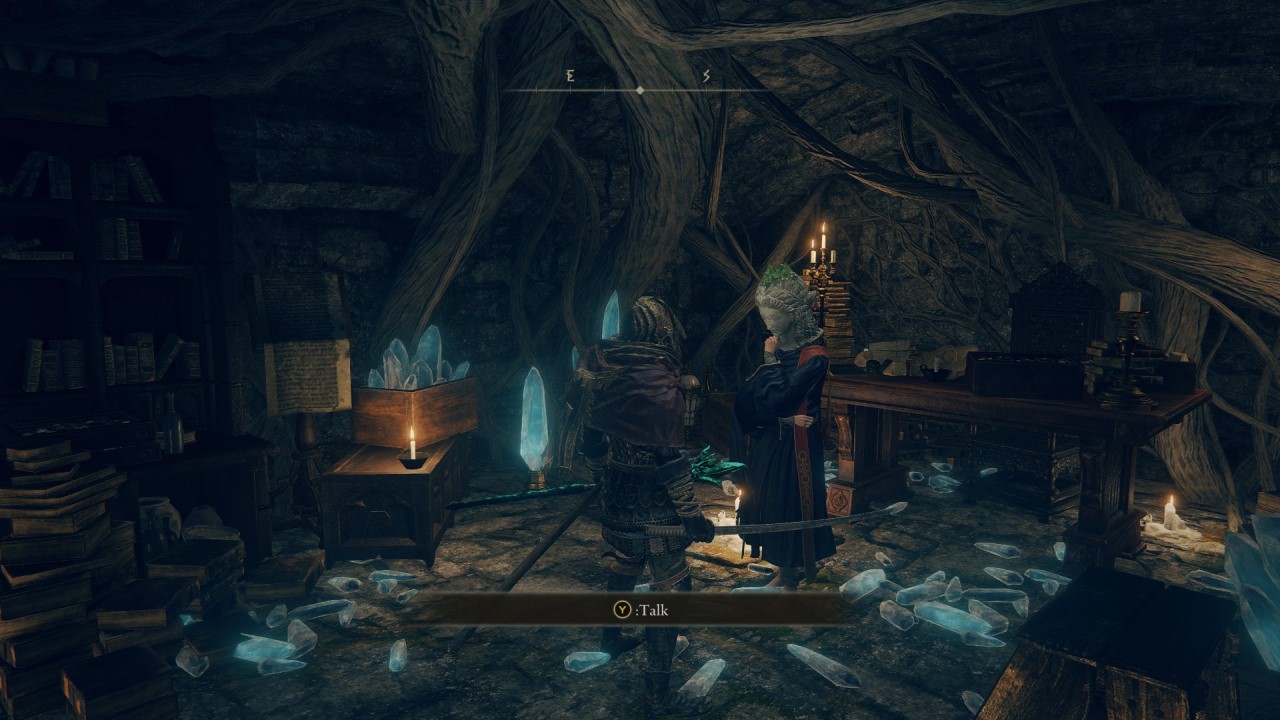Toggle the candle on the wooden chest

(x=414, y=445)
